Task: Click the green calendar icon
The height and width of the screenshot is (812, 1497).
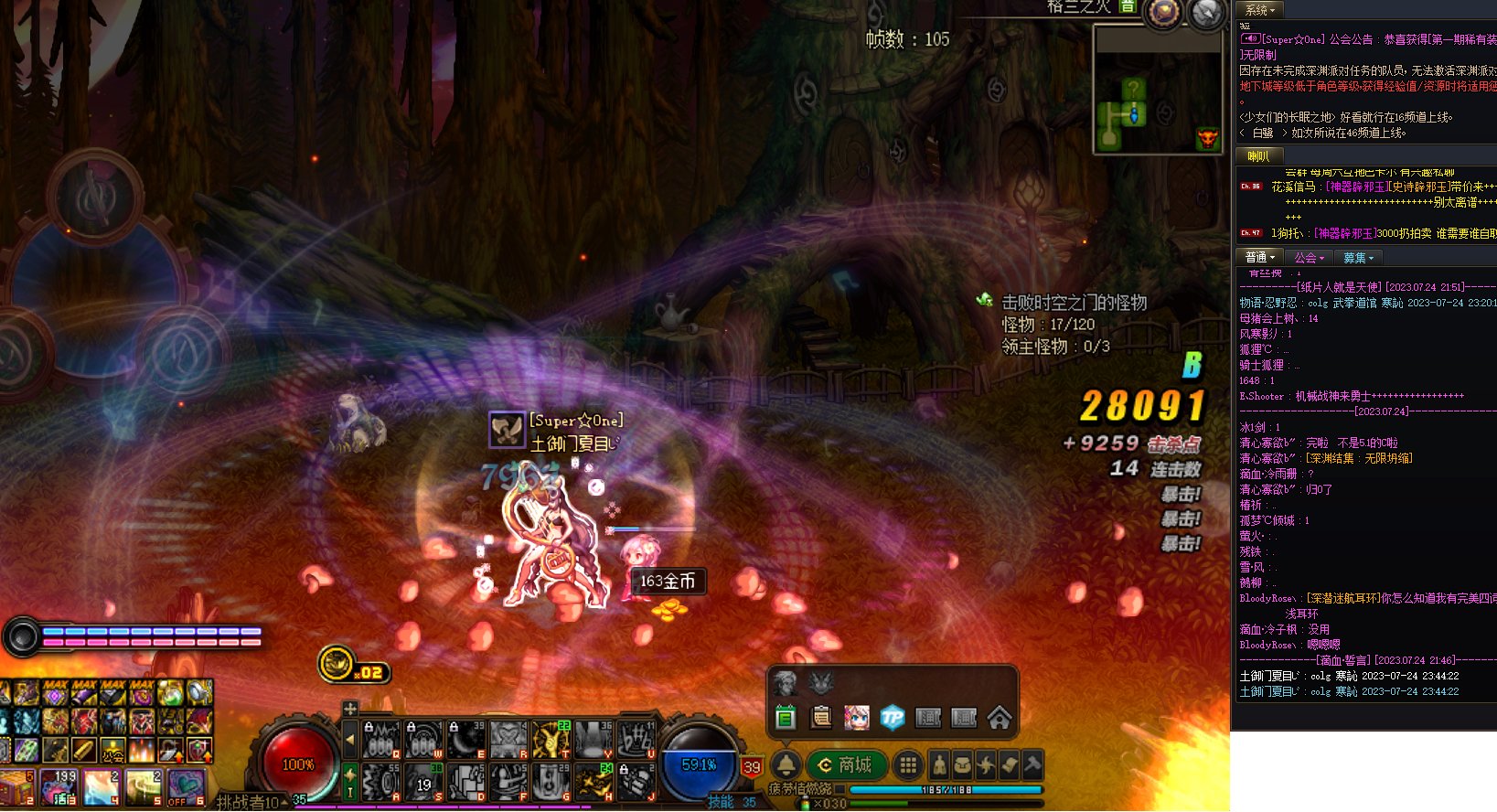Action: click(x=786, y=718)
